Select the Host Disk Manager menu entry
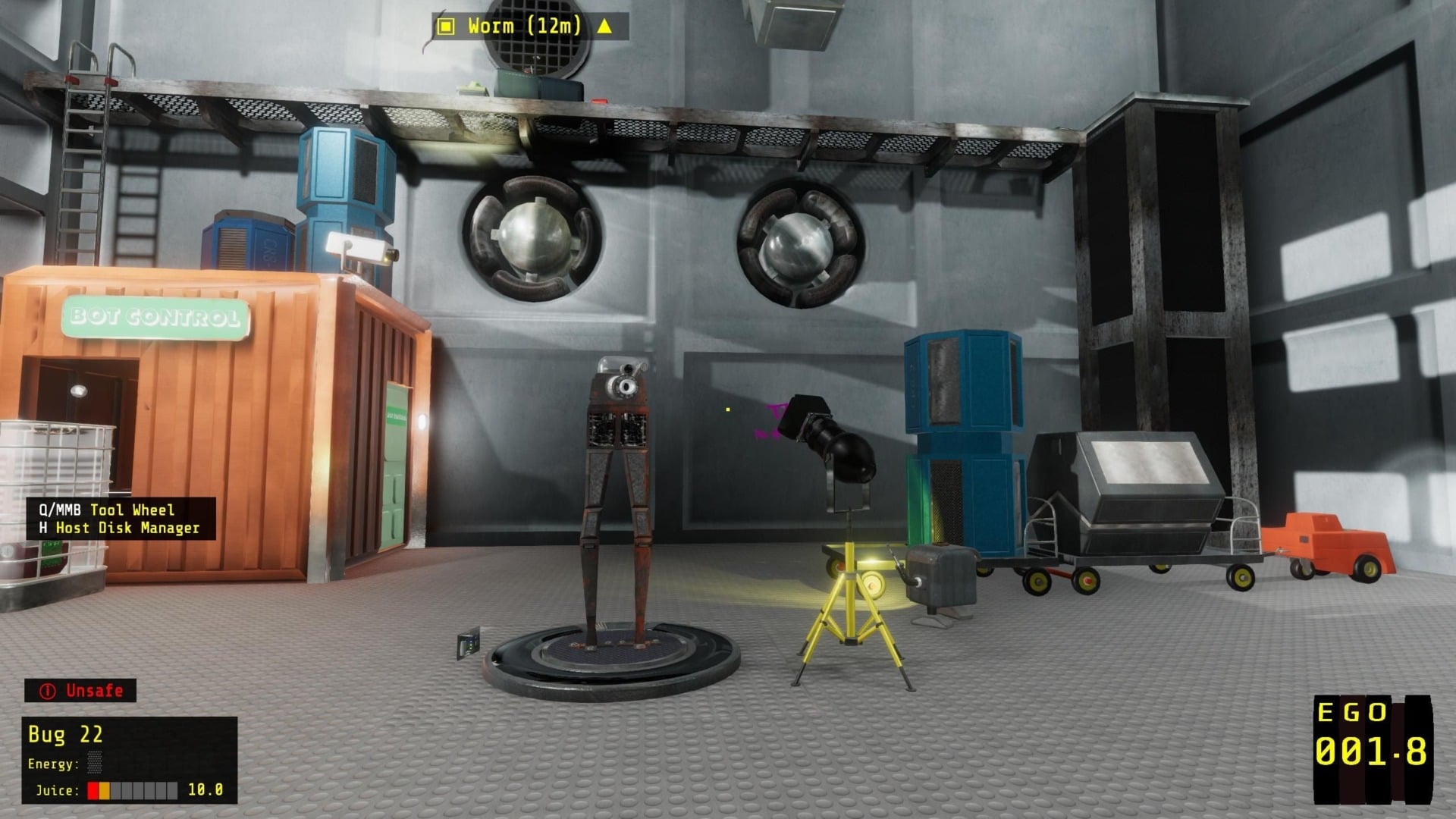1456x819 pixels. (x=121, y=528)
